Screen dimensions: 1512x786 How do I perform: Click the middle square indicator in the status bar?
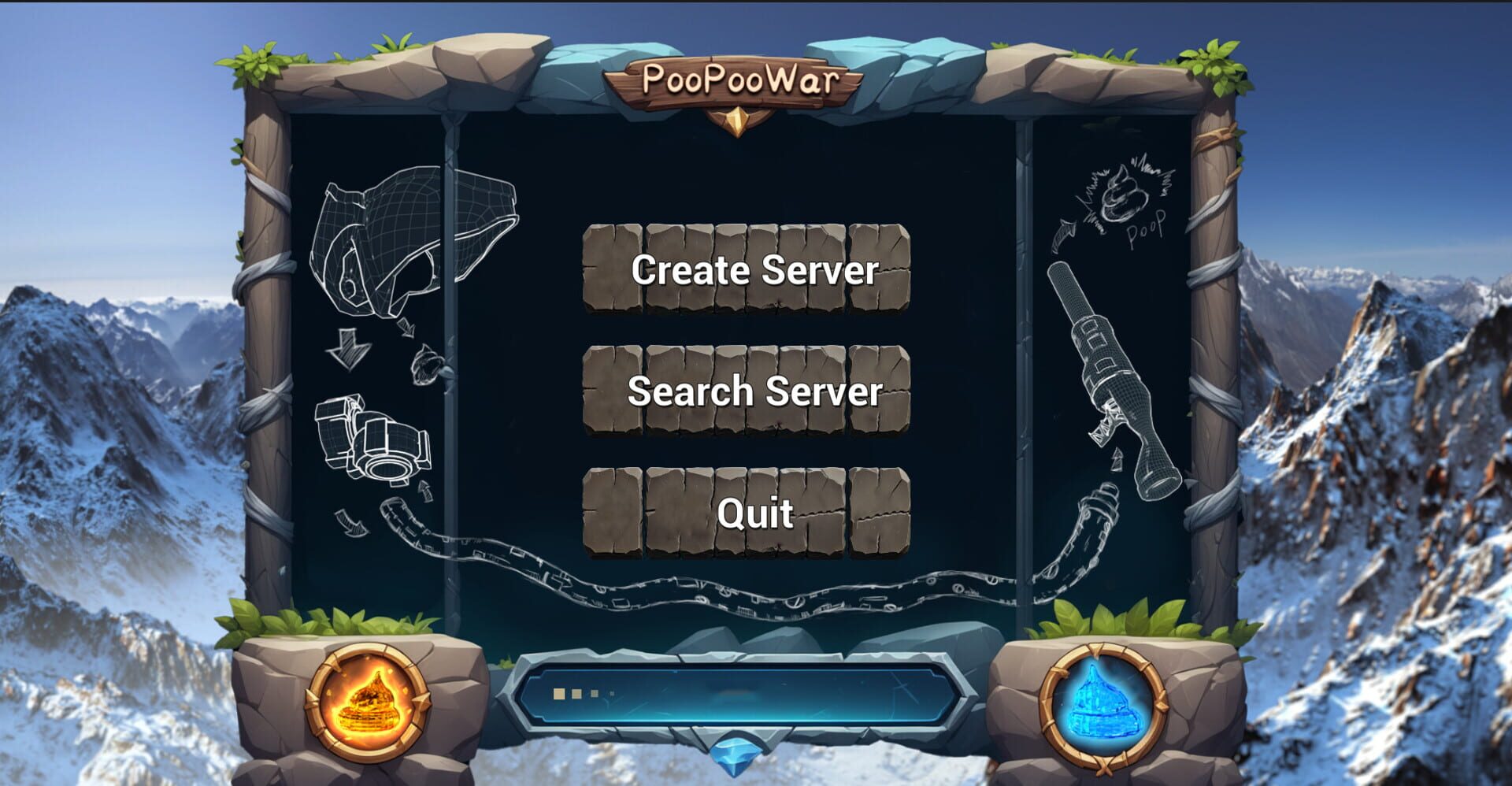tap(576, 693)
